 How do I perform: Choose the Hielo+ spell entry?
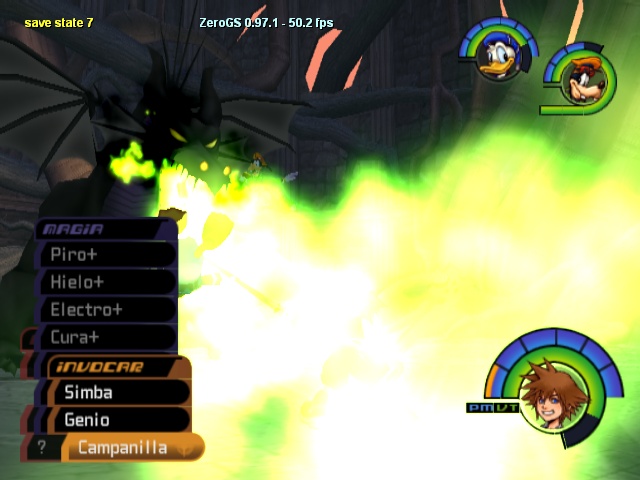point(105,282)
